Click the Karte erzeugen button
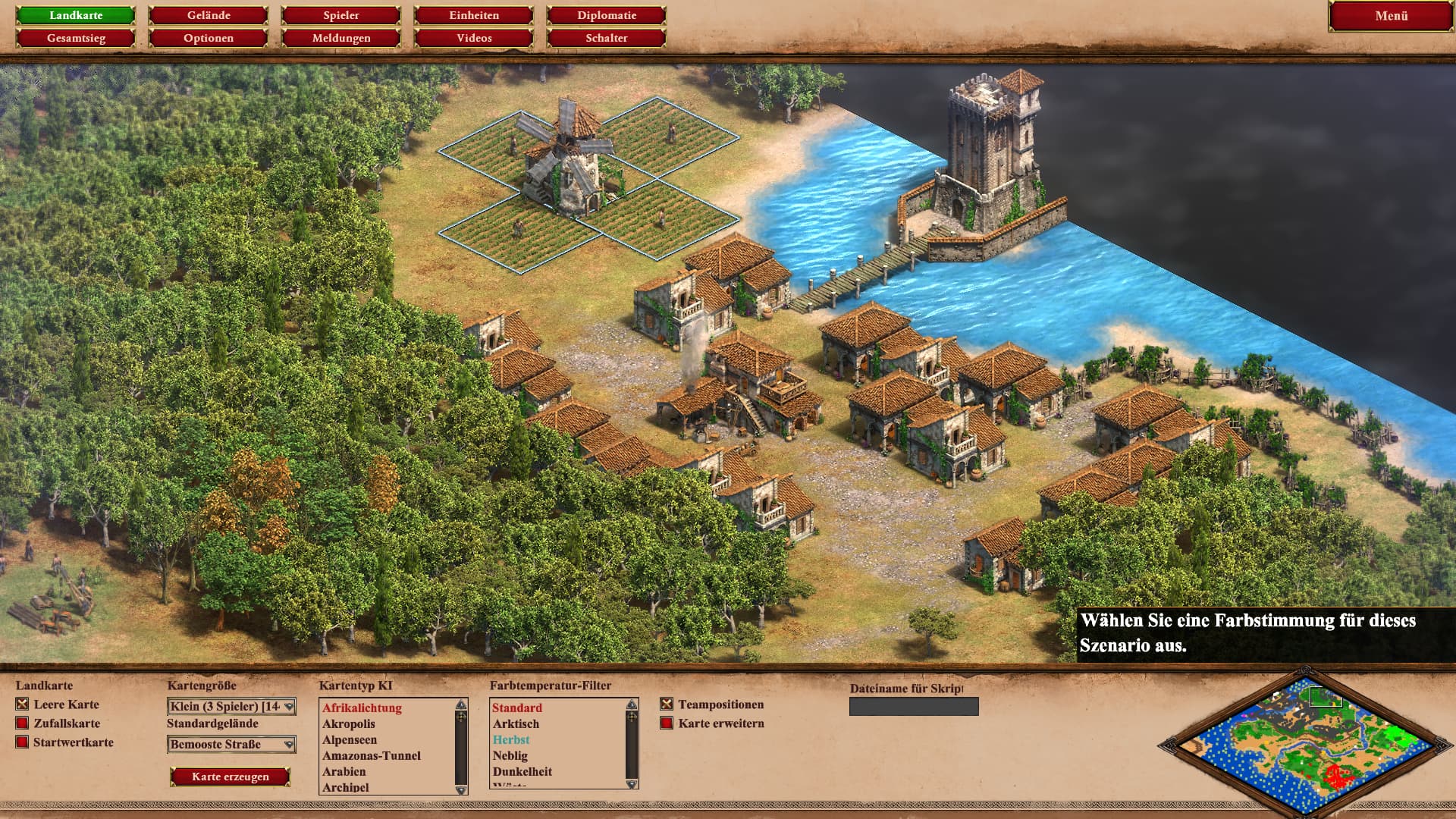This screenshot has height=819, width=1456. click(231, 777)
